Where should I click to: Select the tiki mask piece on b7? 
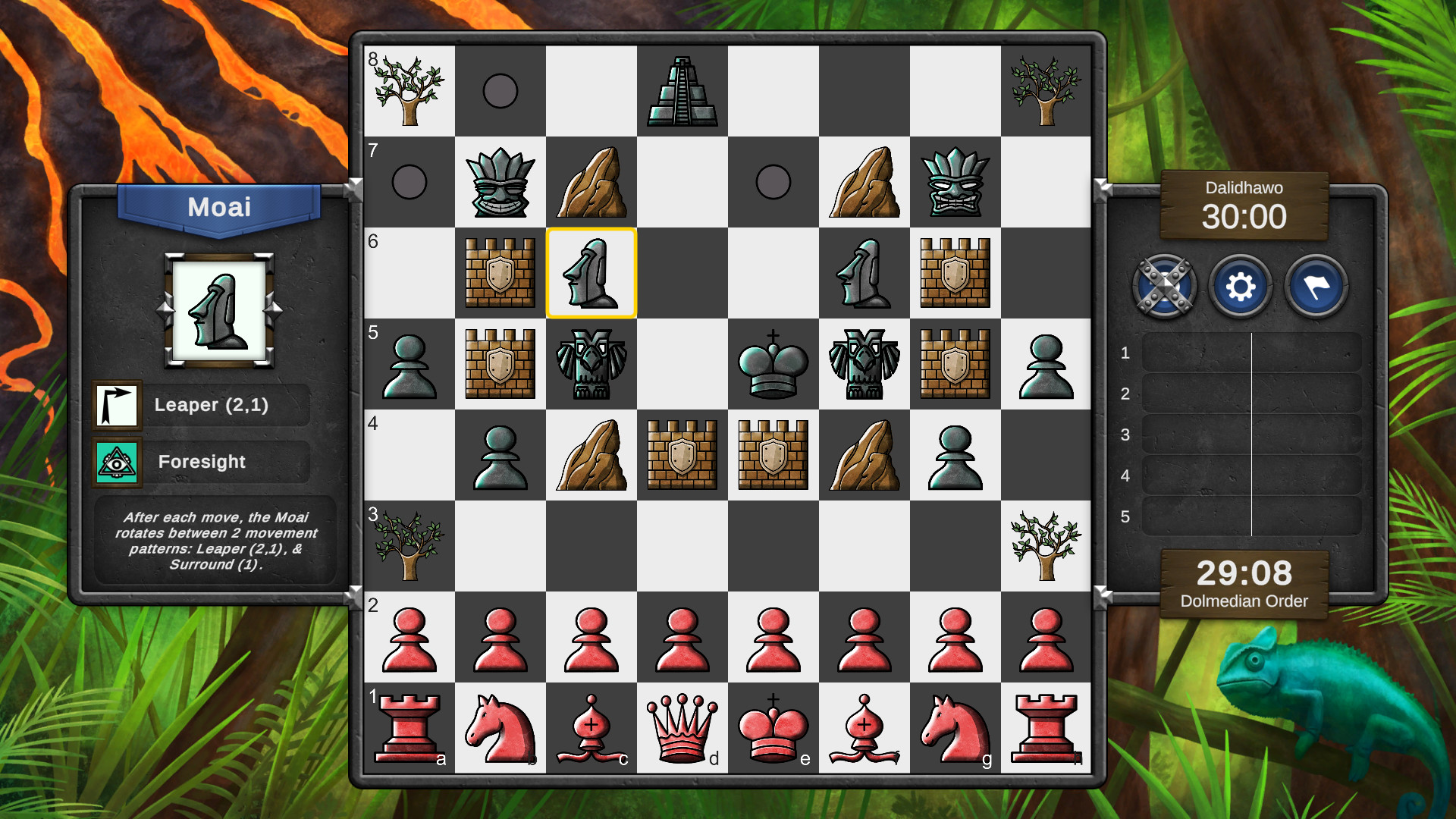(x=500, y=182)
